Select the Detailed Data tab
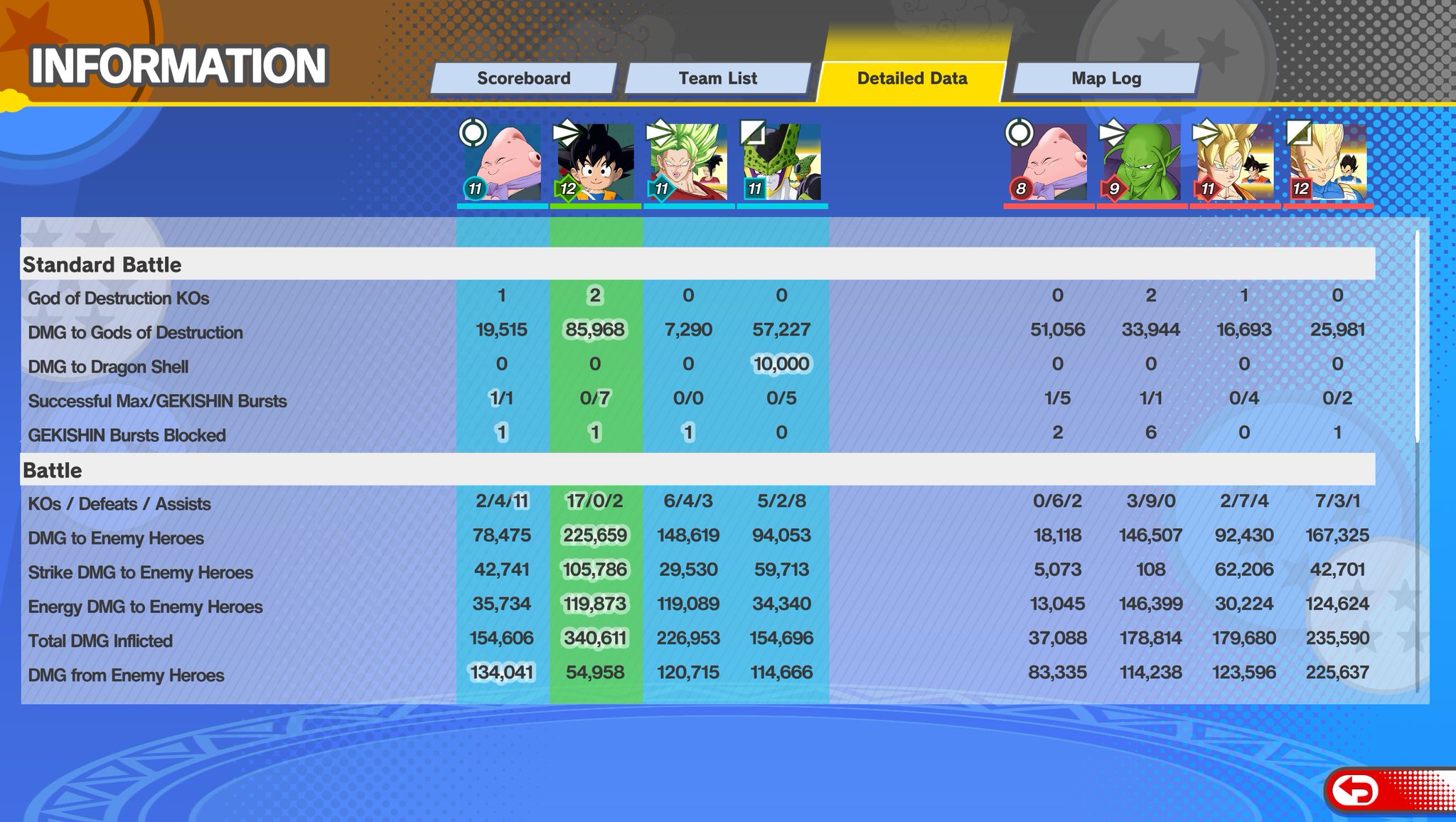This screenshot has height=822, width=1456. coord(911,78)
